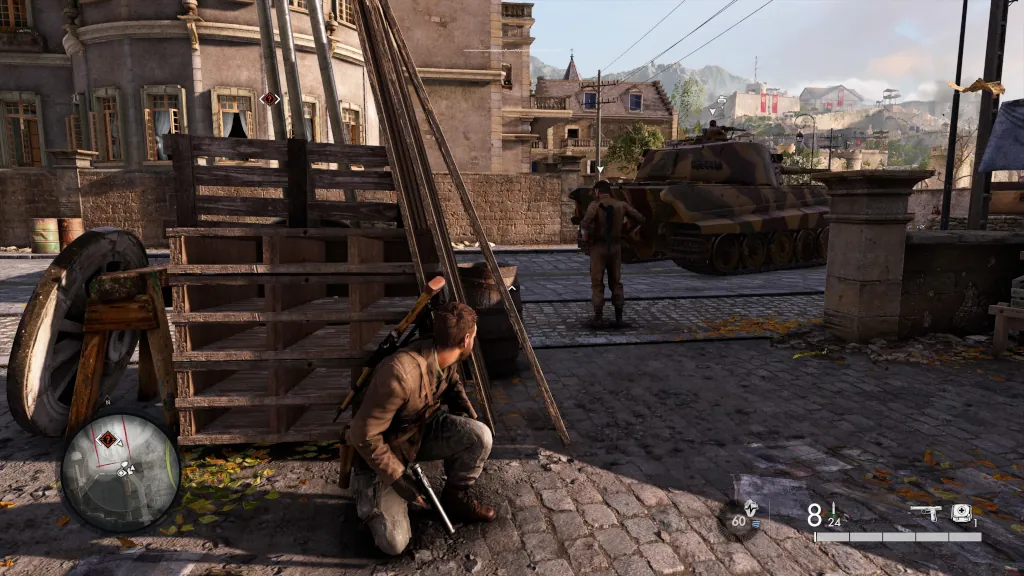Image resolution: width=1024 pixels, height=576 pixels.
Task: Click the red diamond objective marker on building
Action: [x=268, y=98]
